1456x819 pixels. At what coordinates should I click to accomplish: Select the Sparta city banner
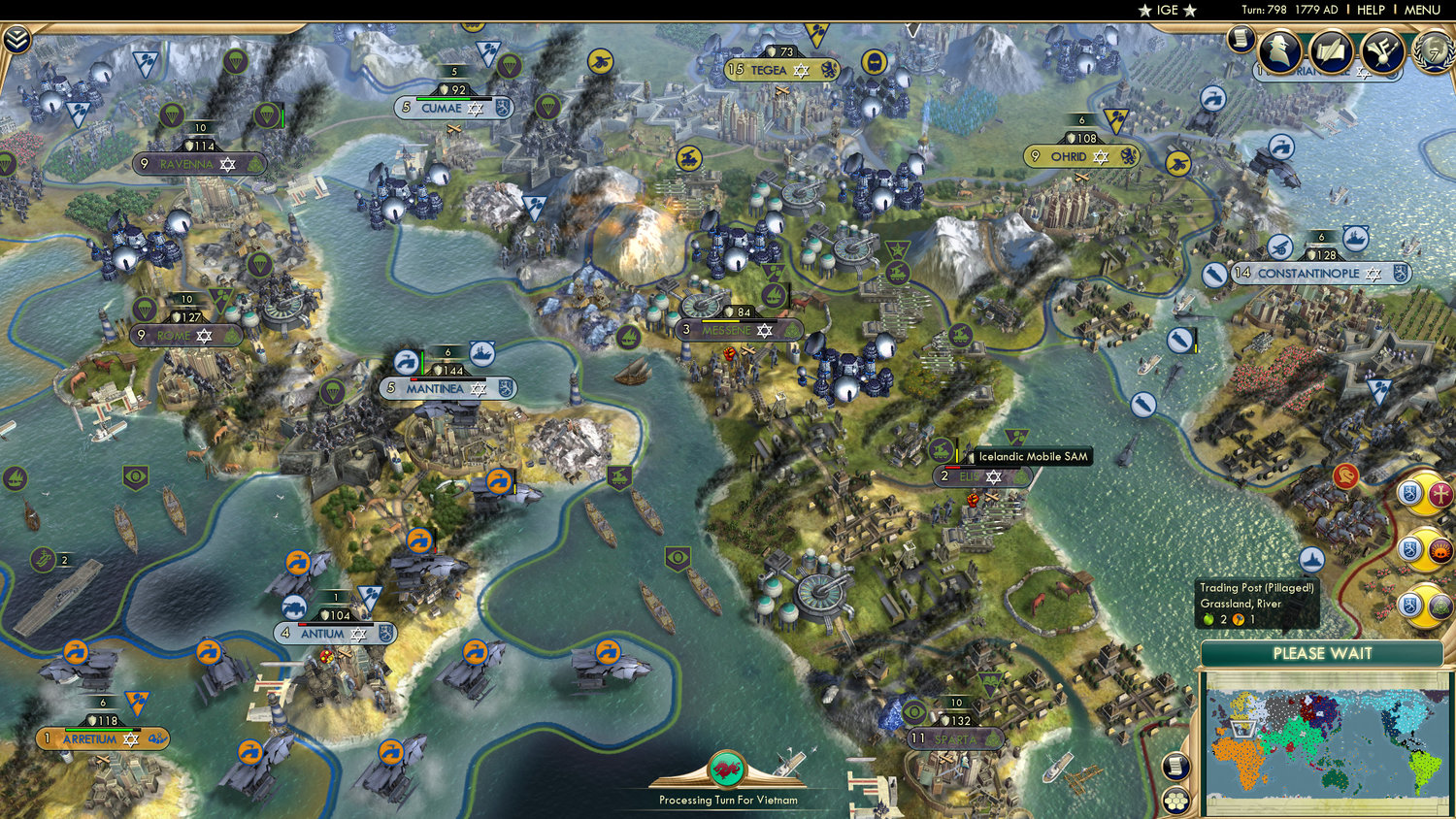[x=956, y=737]
